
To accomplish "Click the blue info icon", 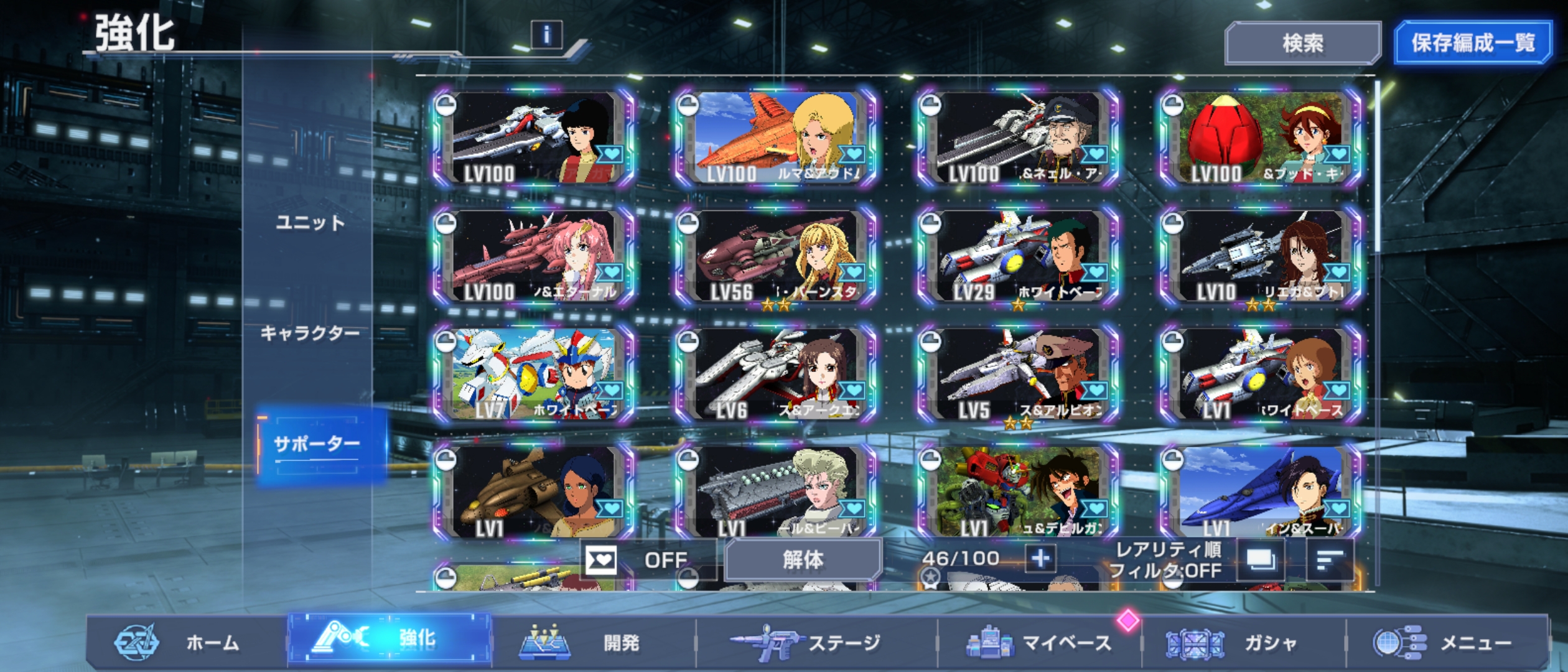I will point(546,35).
